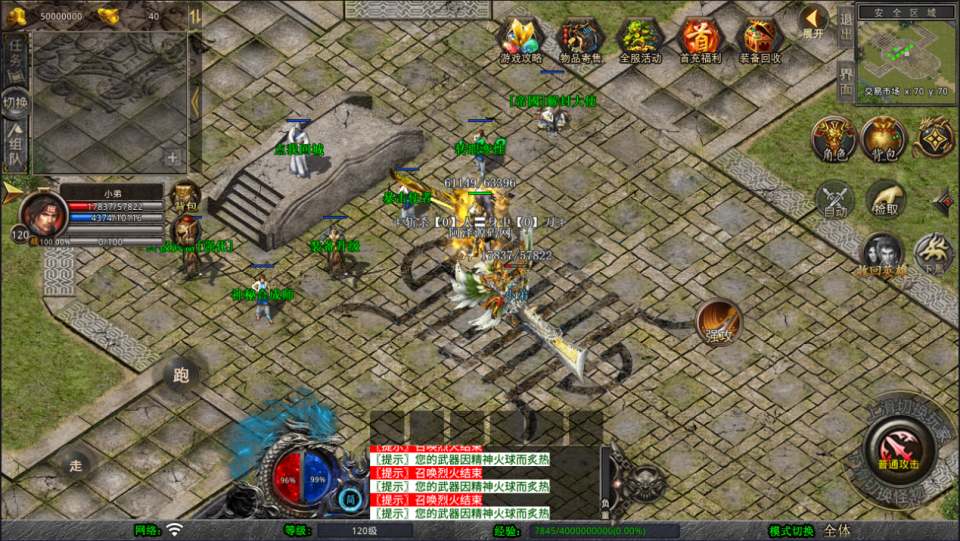This screenshot has height=541, width=960.
Task: Open the 角色 character sheet
Action: pos(833,139)
